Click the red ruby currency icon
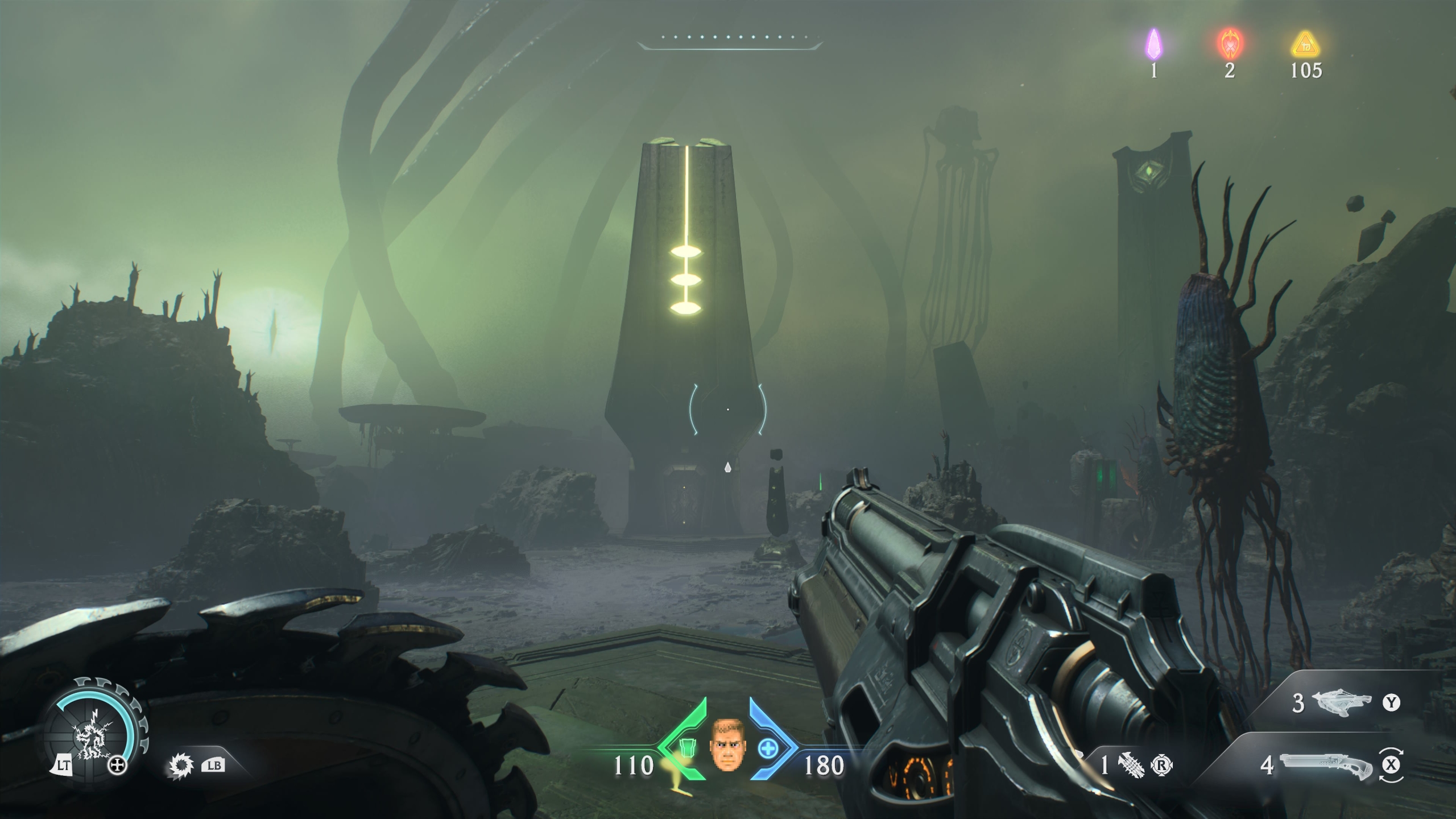 tap(1230, 44)
